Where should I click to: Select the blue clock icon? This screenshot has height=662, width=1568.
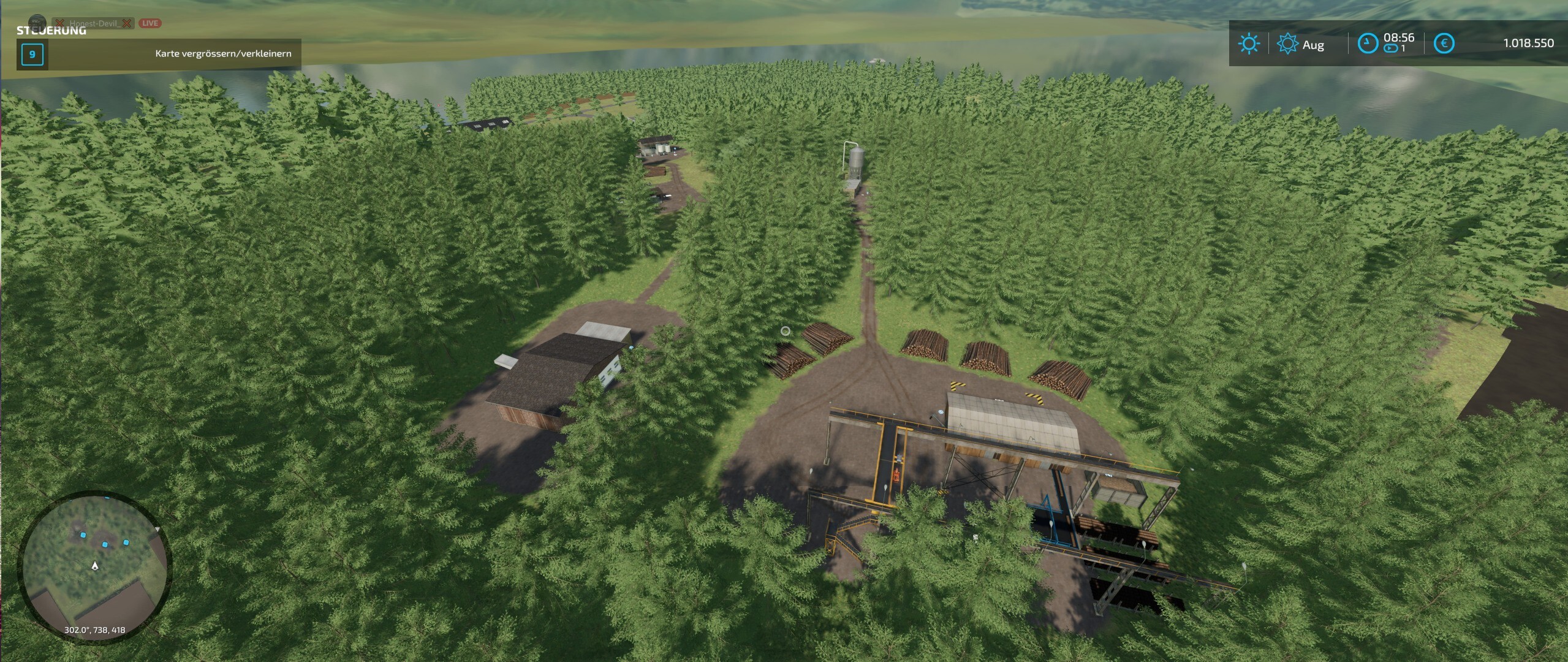point(1368,44)
